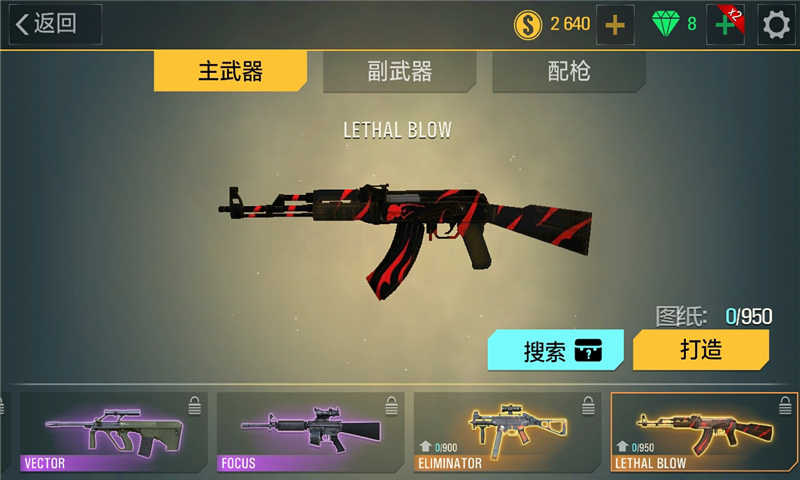Add more gold coins with the plus button

(x=615, y=25)
